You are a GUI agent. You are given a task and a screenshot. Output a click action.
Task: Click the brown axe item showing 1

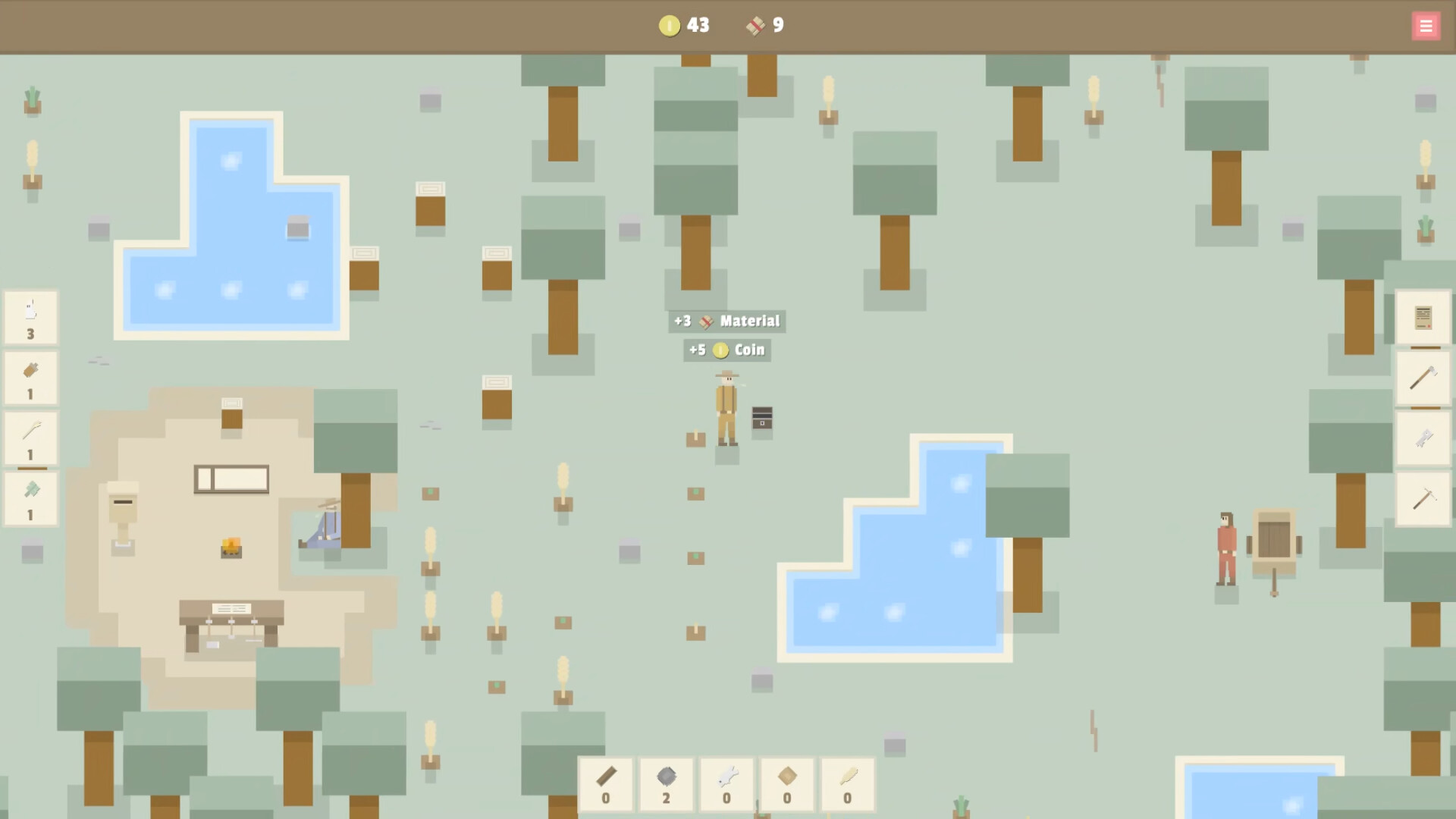point(30,378)
